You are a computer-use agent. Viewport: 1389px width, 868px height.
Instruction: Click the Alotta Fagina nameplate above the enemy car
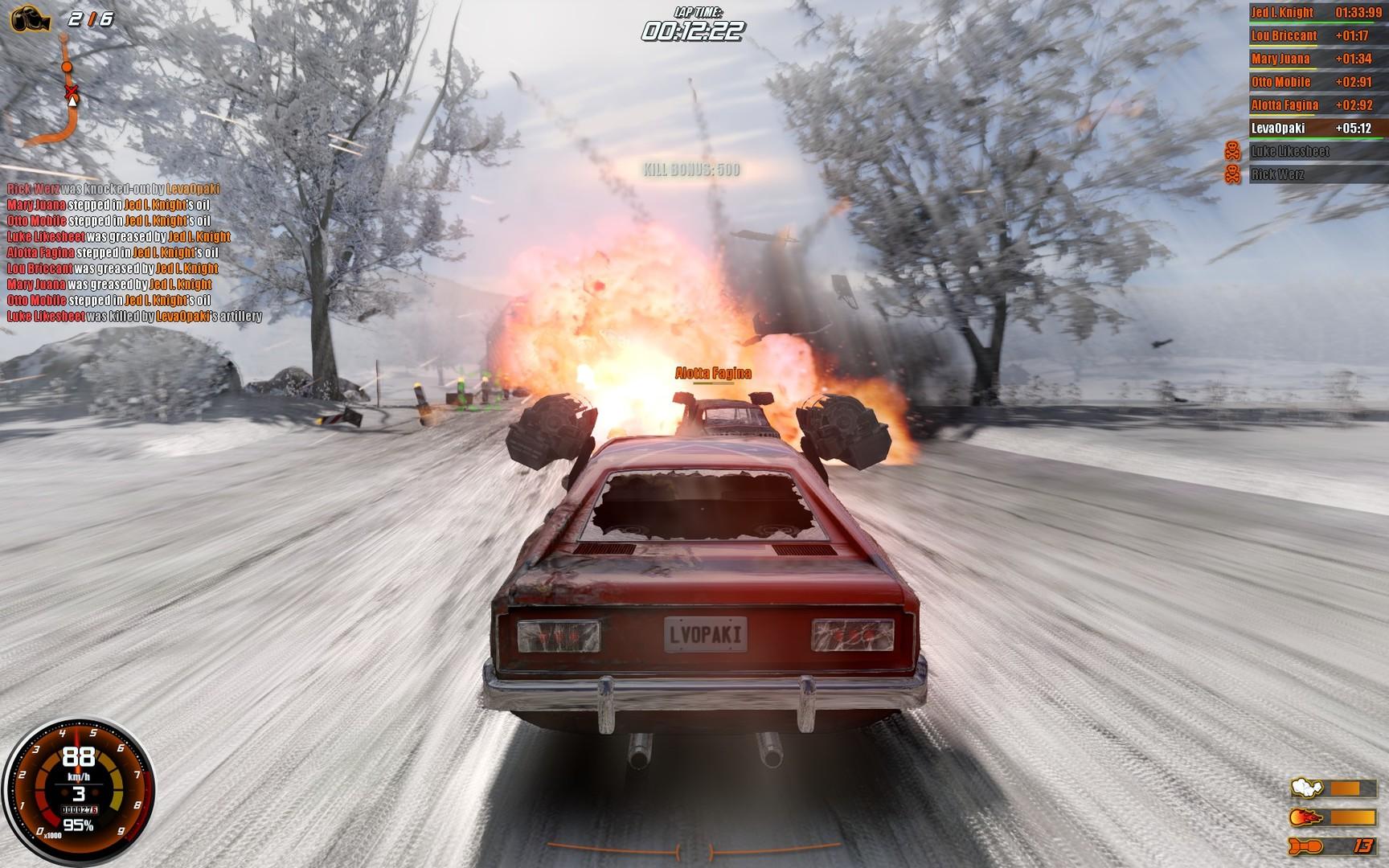tap(714, 372)
